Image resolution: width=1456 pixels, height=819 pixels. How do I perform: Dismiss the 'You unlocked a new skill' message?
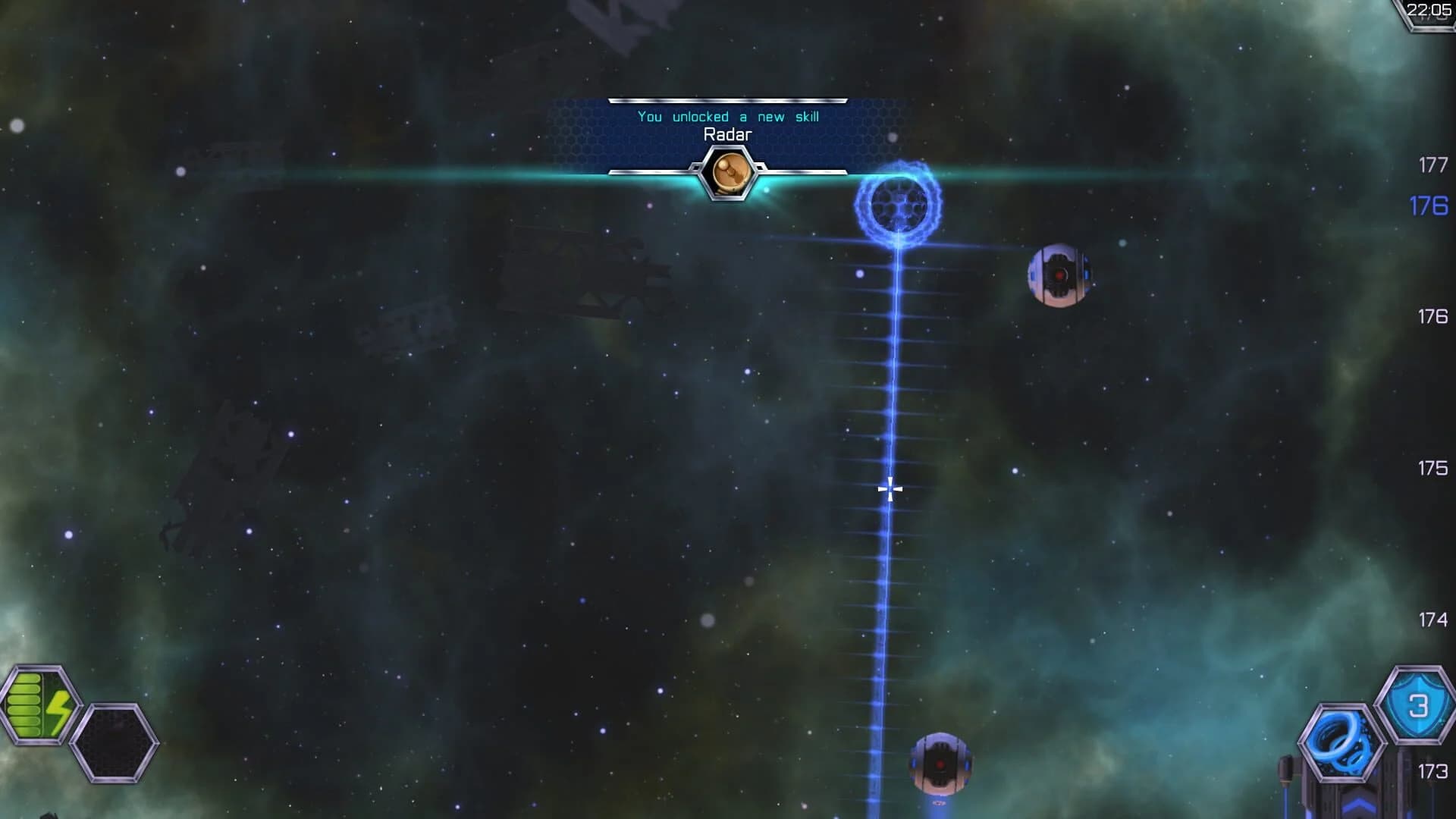coord(730,116)
